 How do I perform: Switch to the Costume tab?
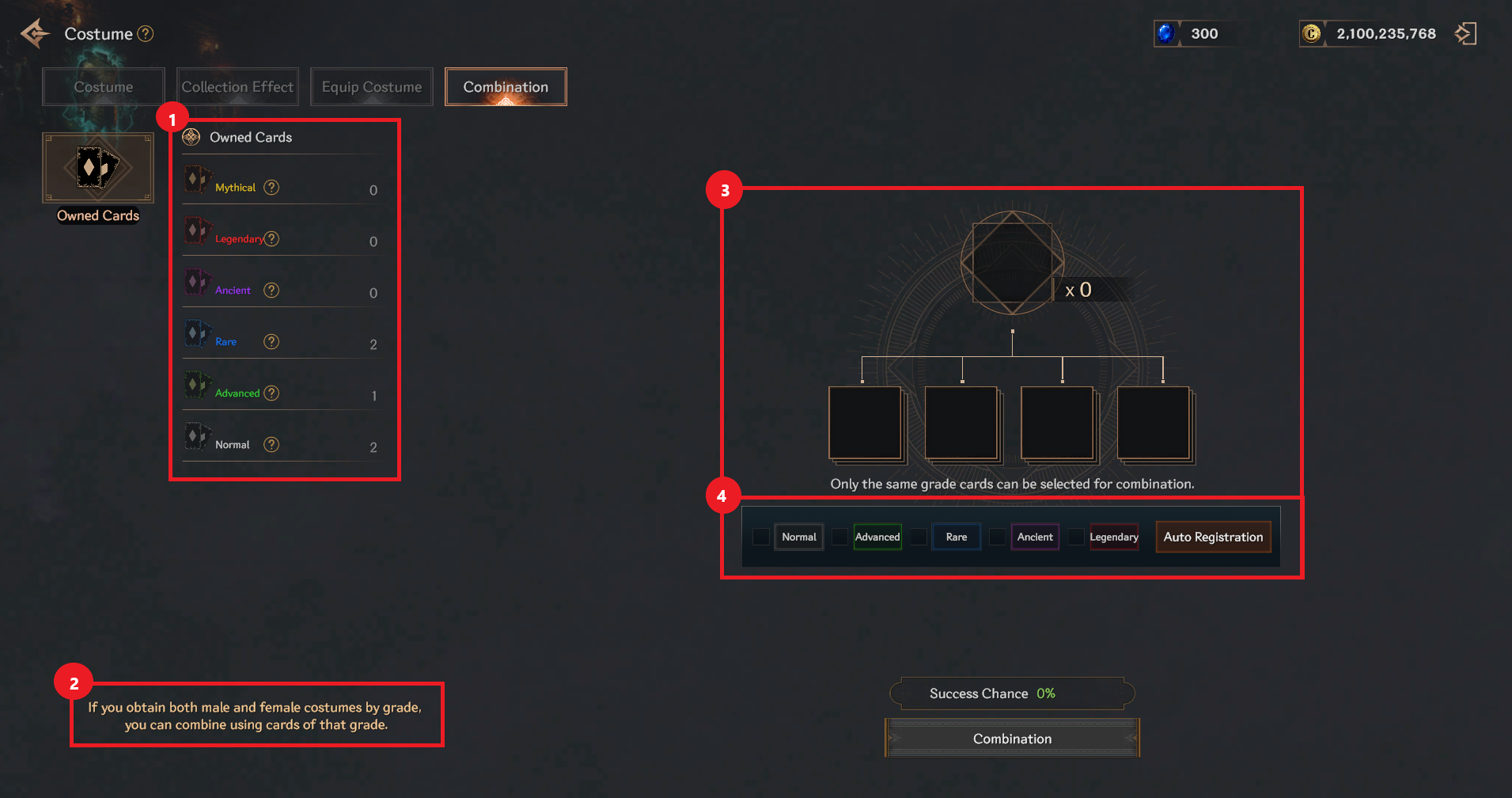click(x=104, y=87)
